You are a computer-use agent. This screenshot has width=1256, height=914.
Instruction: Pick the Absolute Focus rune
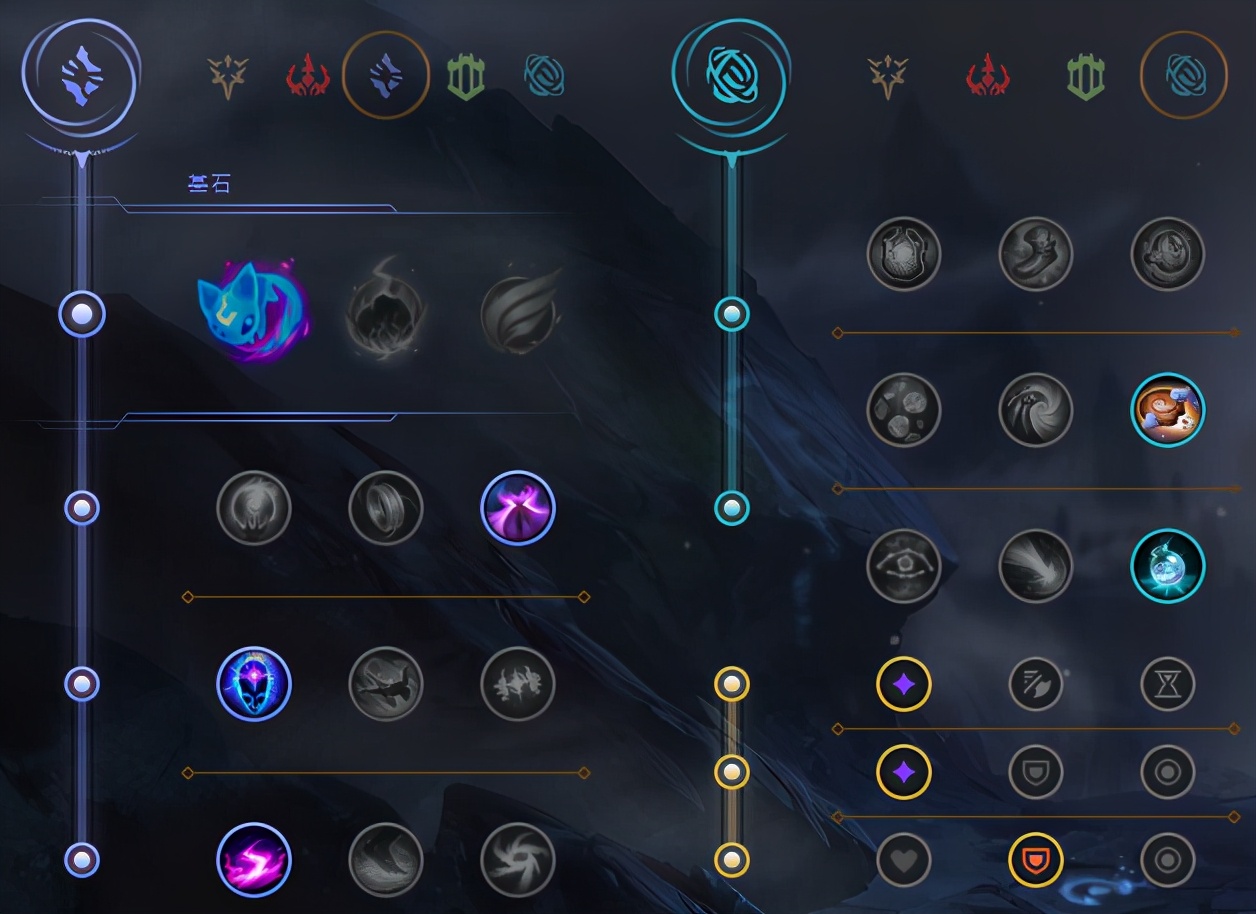(517, 684)
